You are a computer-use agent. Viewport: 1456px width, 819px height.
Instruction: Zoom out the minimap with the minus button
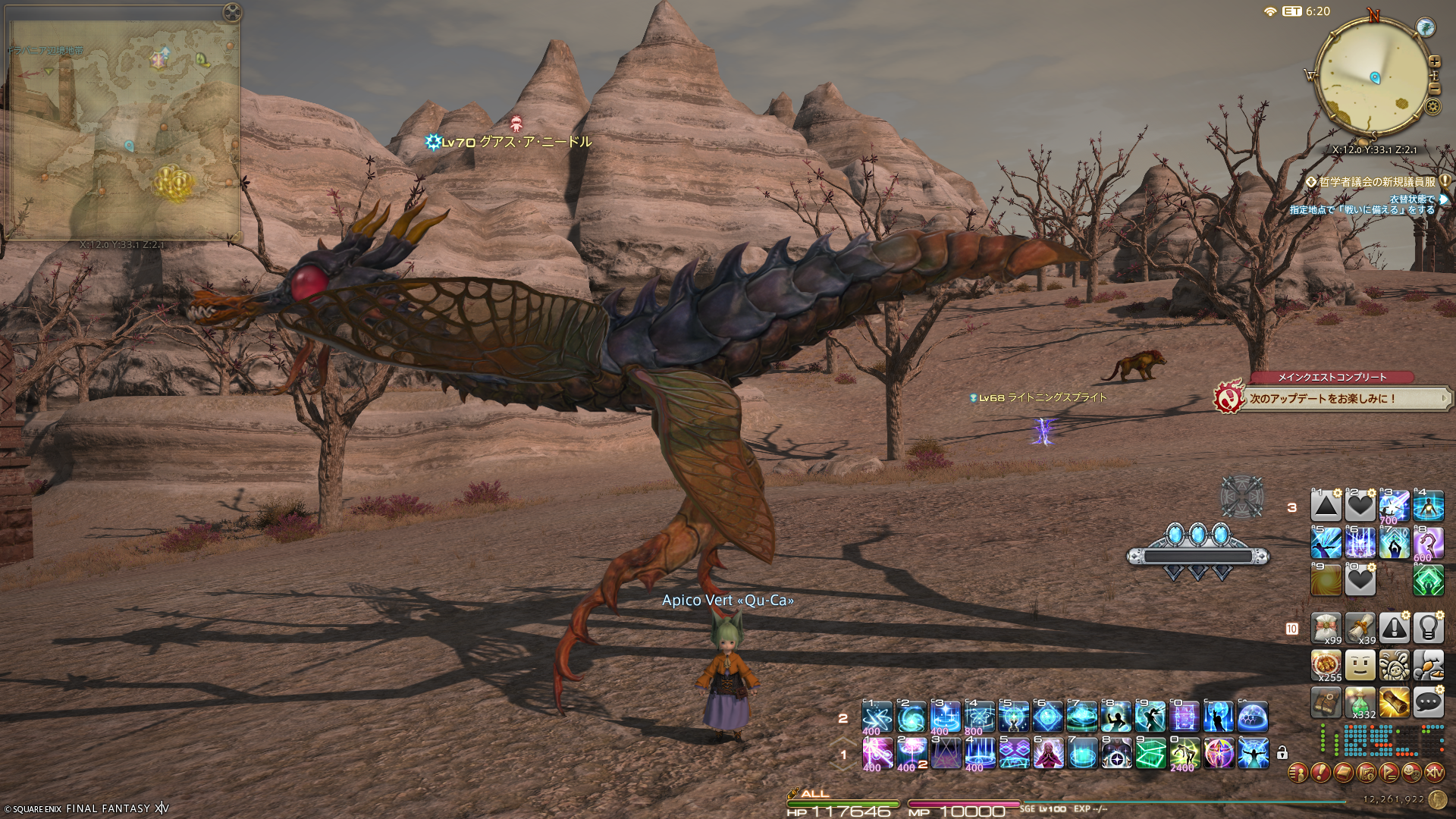tap(1434, 89)
